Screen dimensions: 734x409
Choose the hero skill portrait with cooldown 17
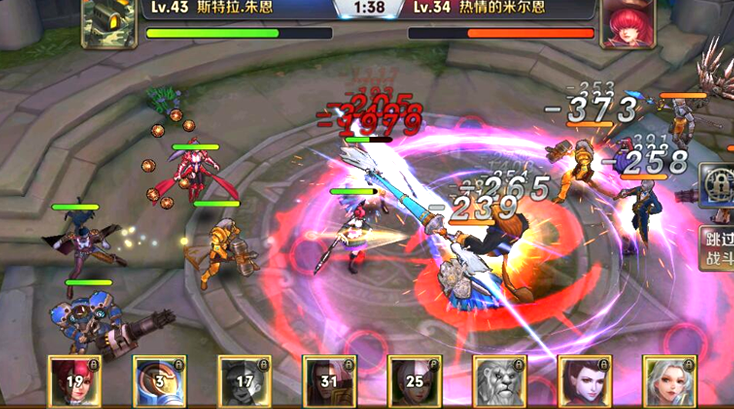(x=245, y=381)
